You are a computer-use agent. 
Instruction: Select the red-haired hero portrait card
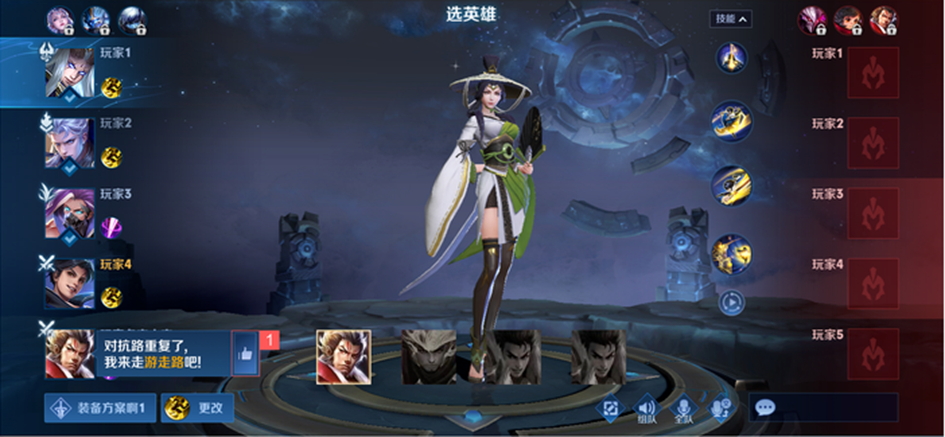click(x=343, y=357)
